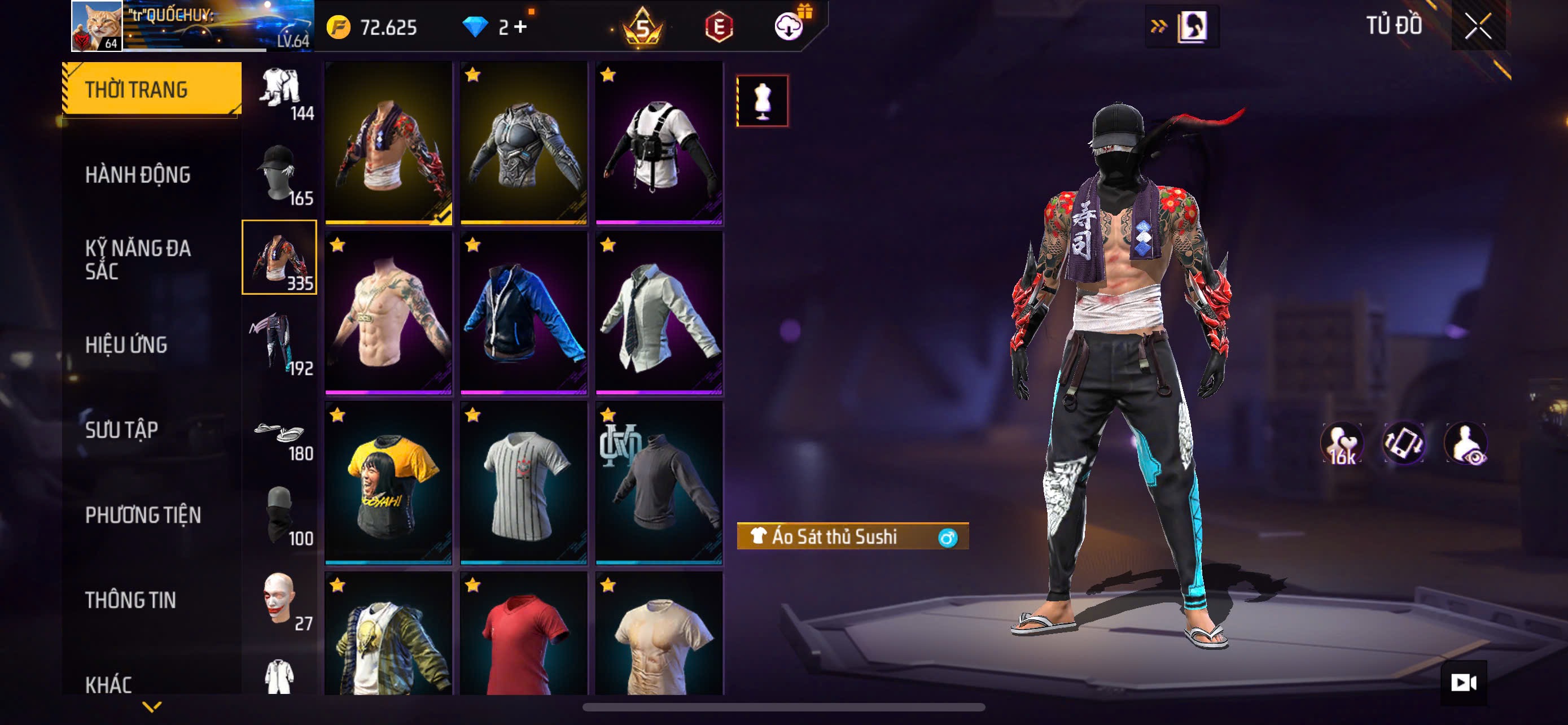Open the KỸ NĂNG ĐA SẮC tab
The image size is (1568, 725).
pyautogui.click(x=138, y=260)
